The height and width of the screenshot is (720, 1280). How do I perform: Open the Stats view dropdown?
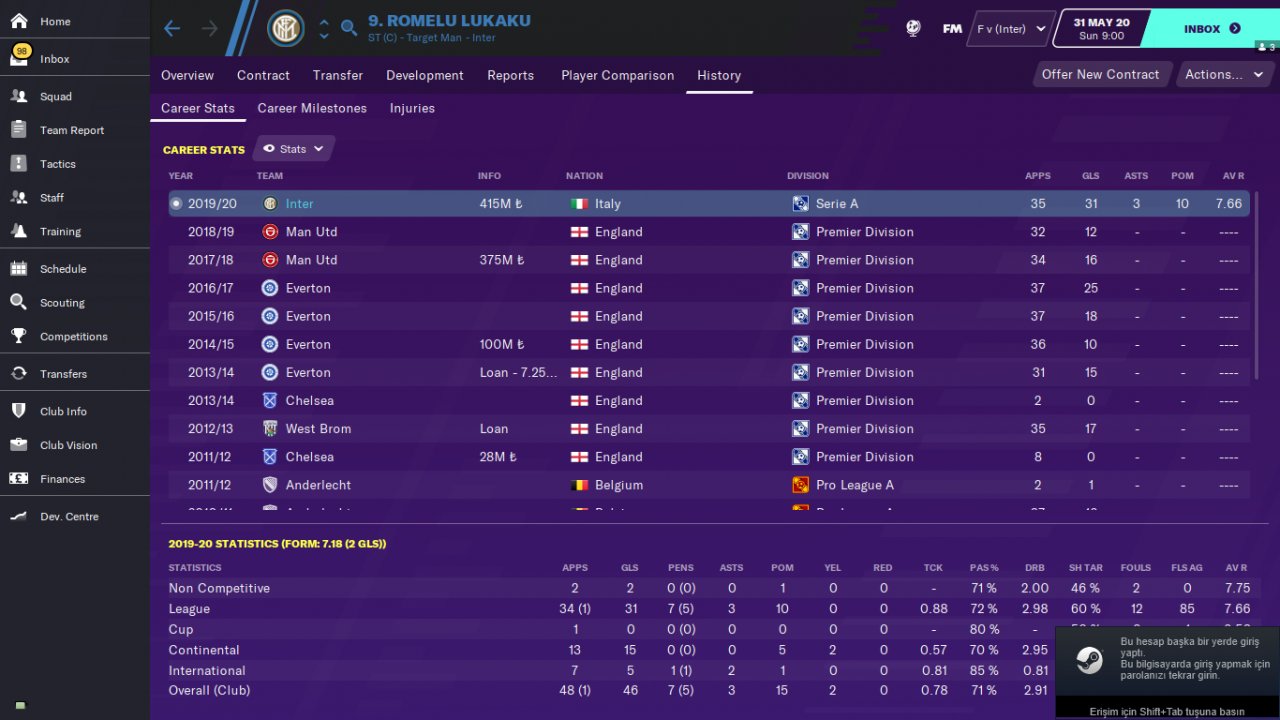pyautogui.click(x=294, y=149)
